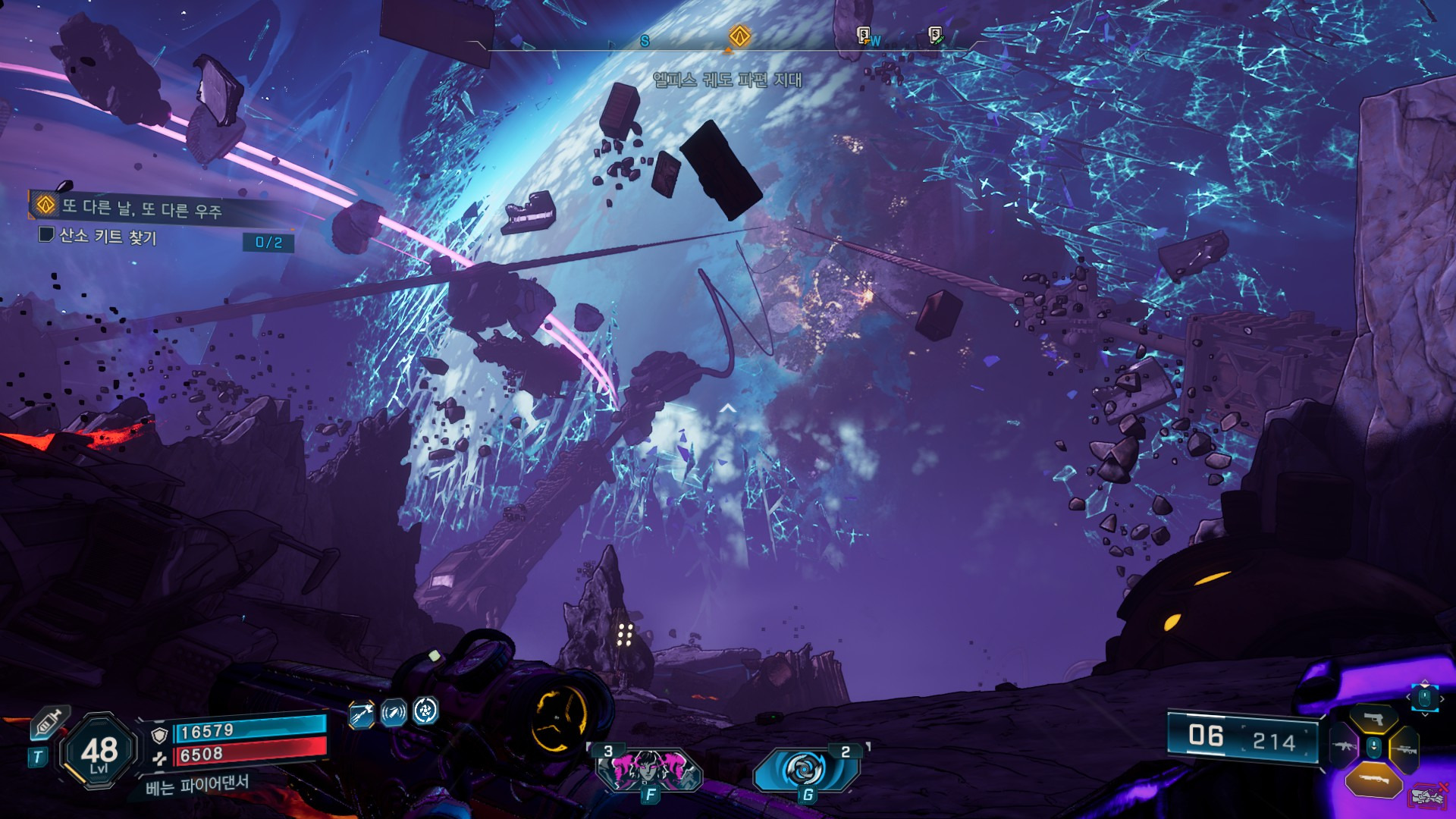Choose the sniper rifle weapon slot
Viewport: 1456px width, 819px height.
pos(1404,749)
